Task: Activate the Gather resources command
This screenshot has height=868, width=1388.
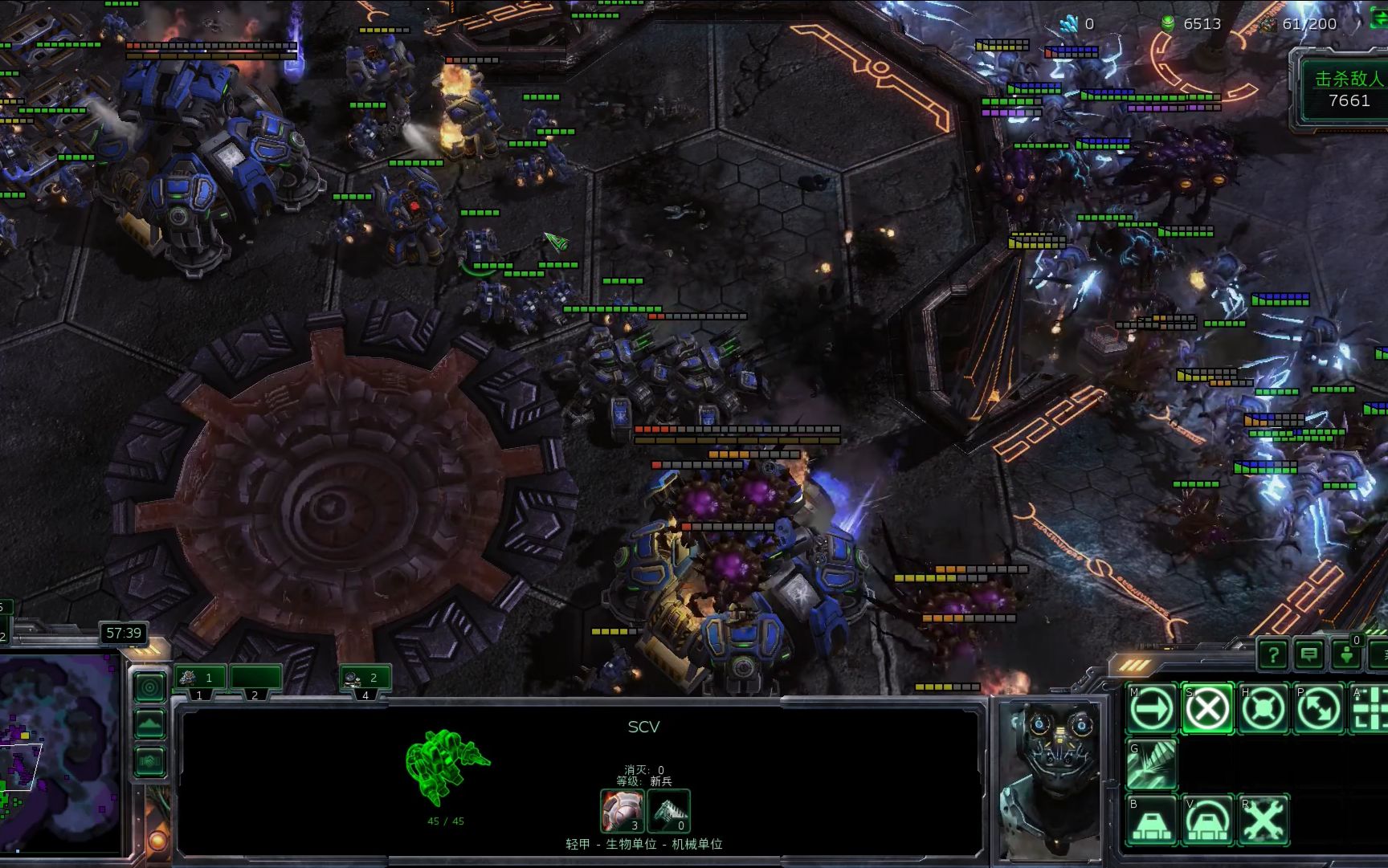Action: point(1152,764)
